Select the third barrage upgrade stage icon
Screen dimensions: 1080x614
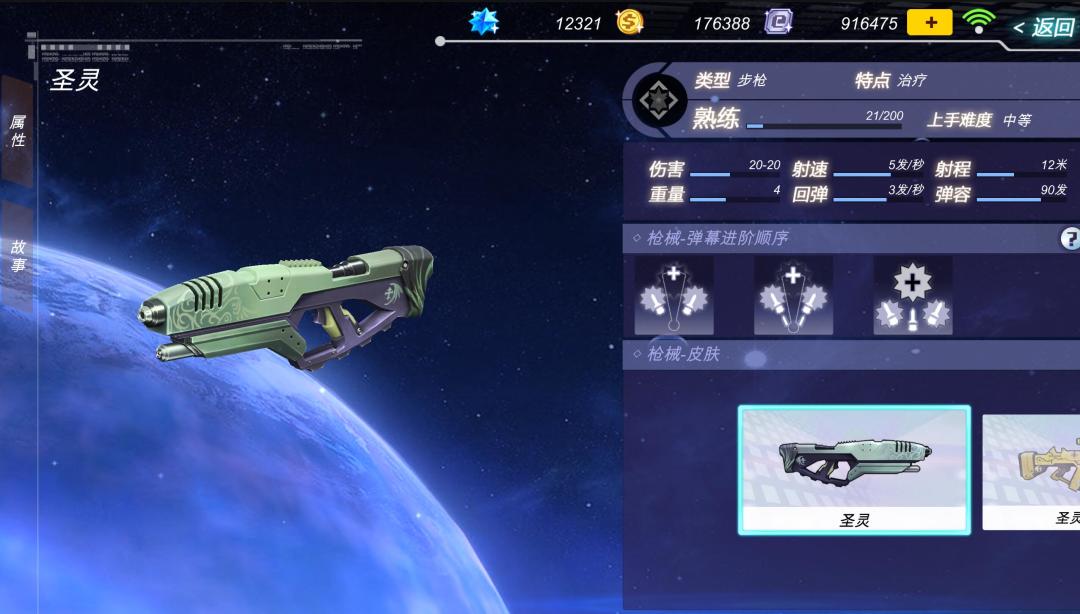pos(912,296)
